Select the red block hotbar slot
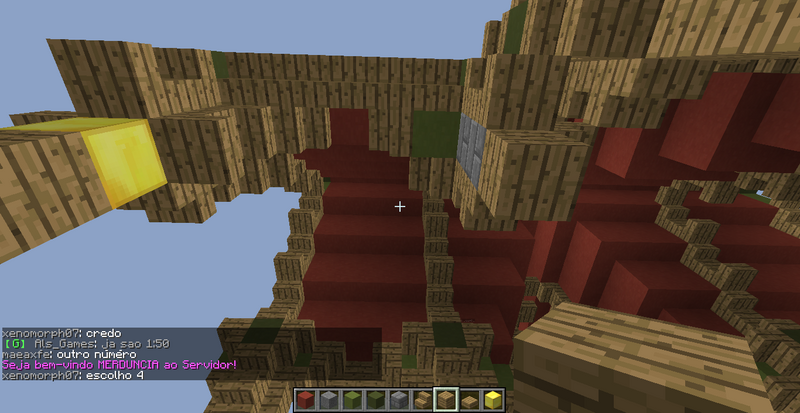 tap(305, 401)
